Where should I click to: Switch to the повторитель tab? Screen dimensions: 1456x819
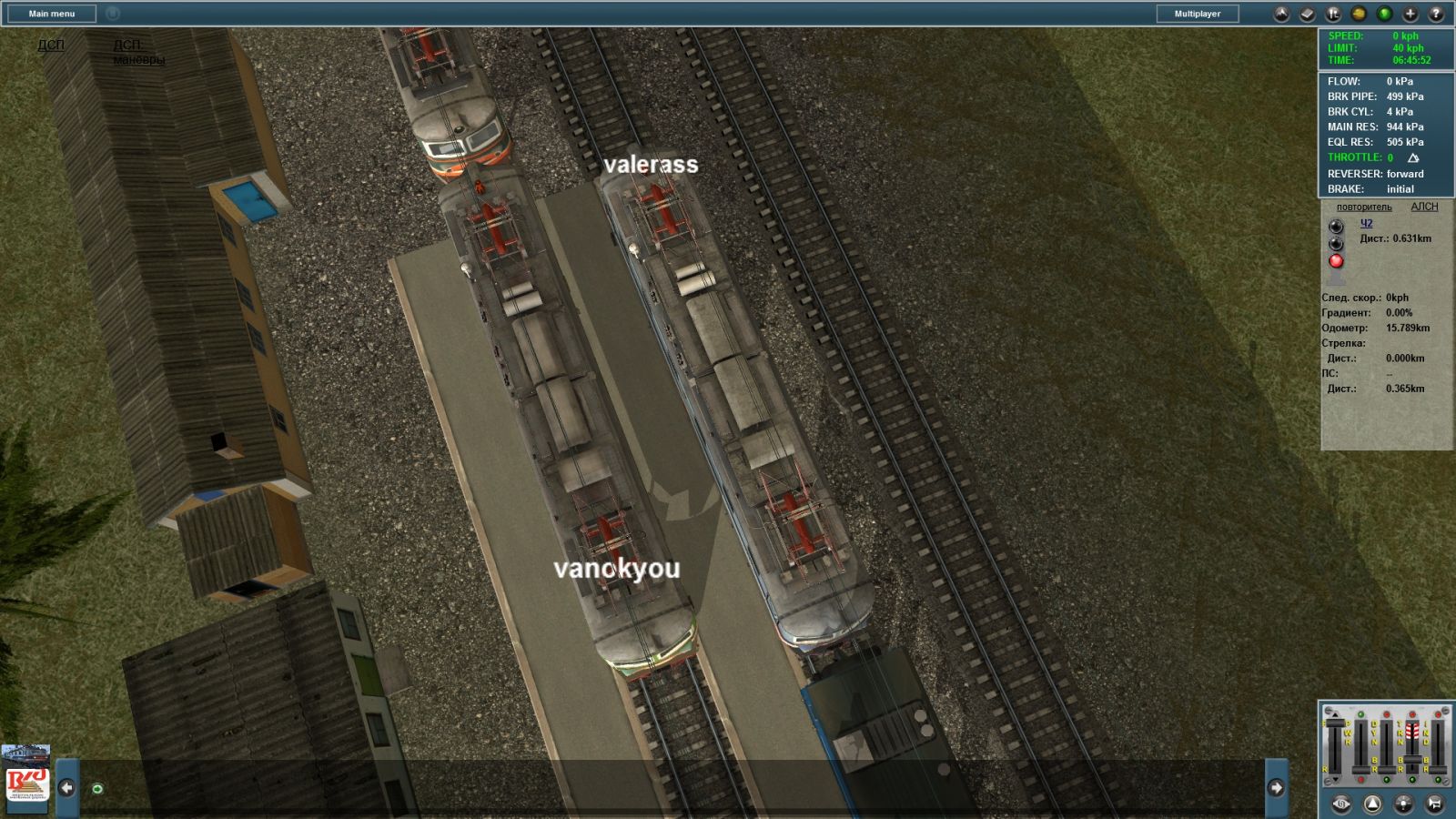pyautogui.click(x=1364, y=207)
